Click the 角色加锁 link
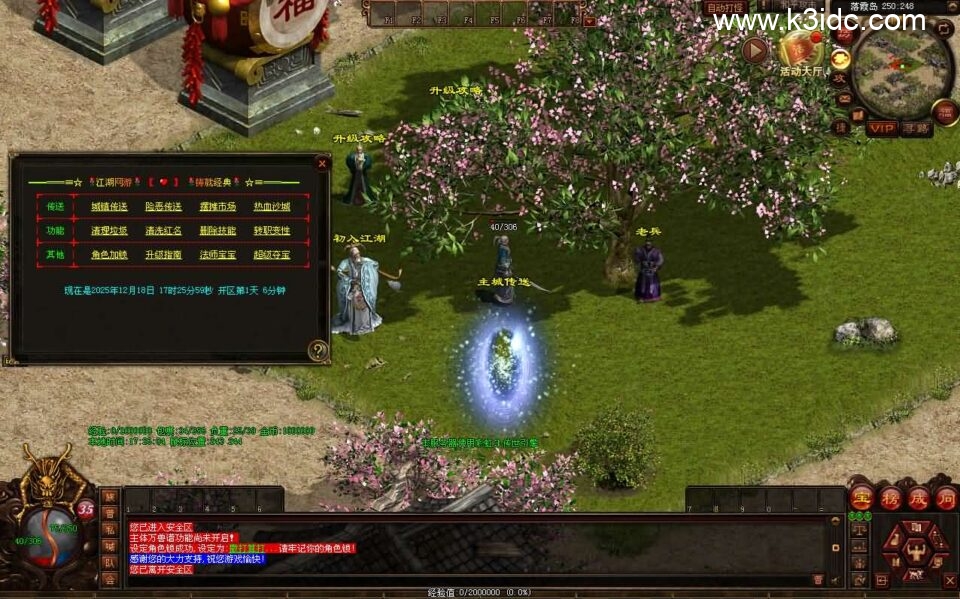 pos(109,255)
